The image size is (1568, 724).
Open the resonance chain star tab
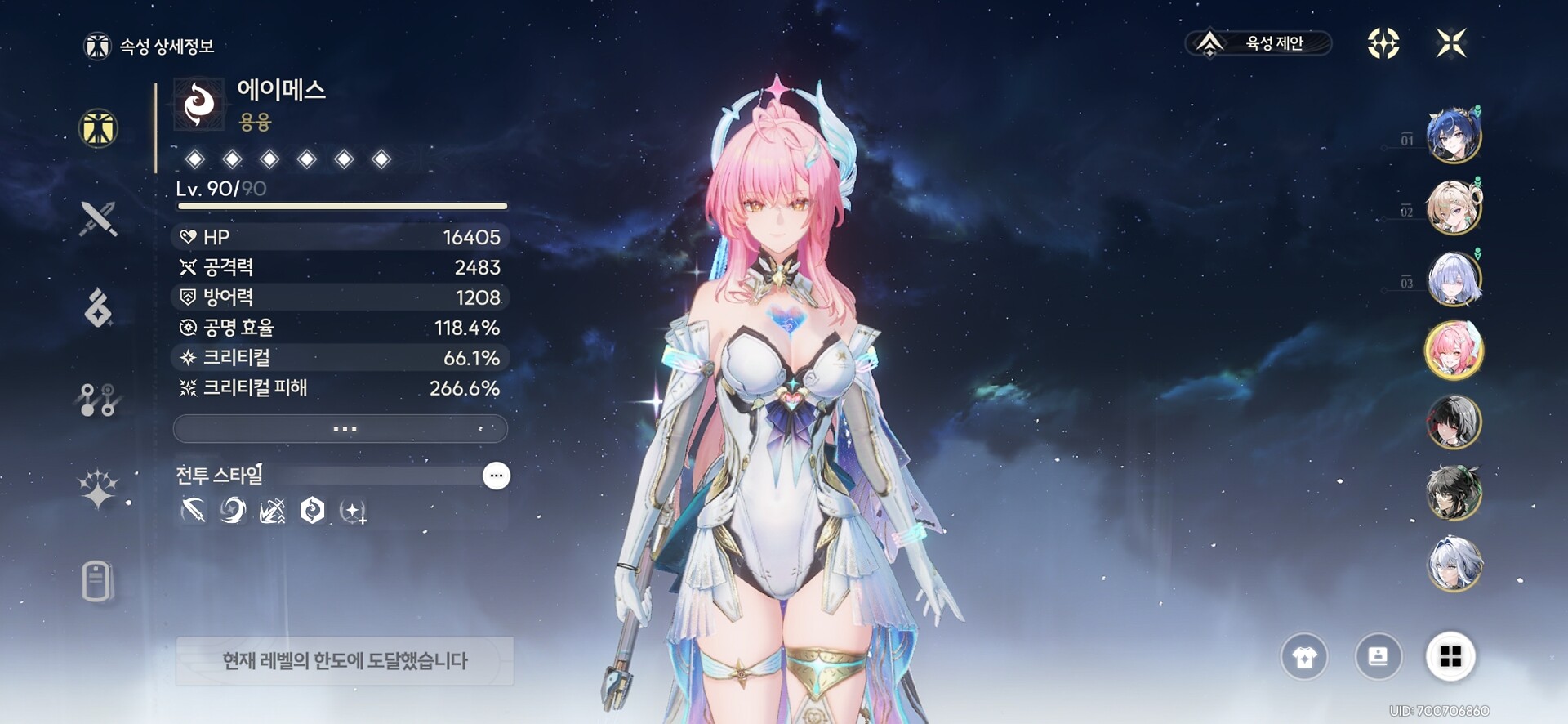tap(98, 489)
